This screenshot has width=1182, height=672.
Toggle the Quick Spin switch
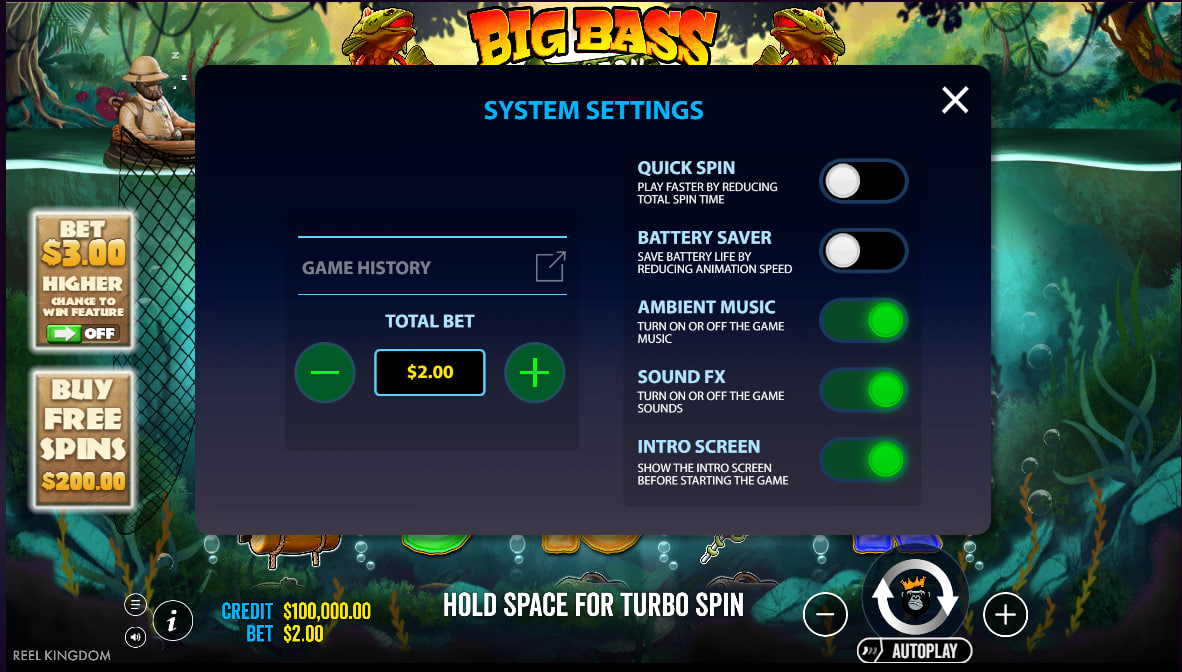863,182
